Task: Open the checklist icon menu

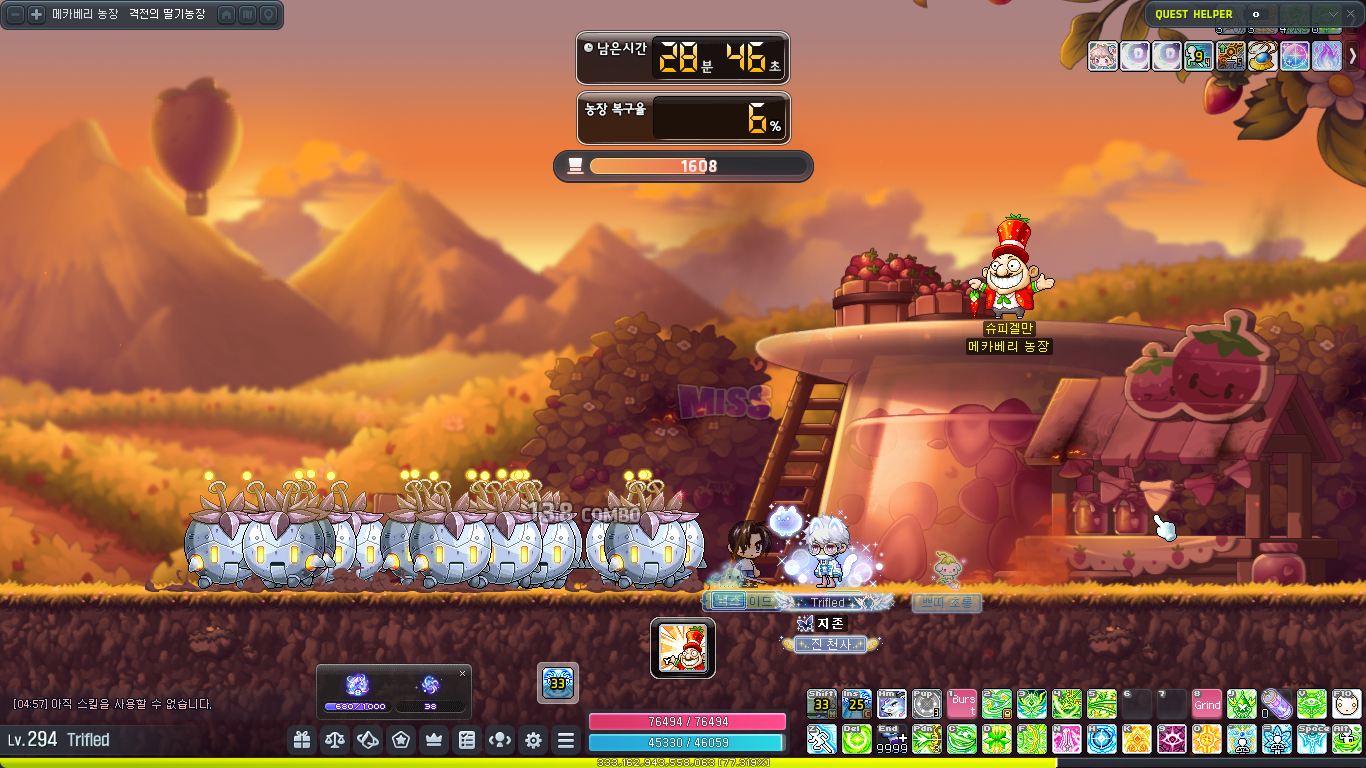Action: tap(467, 740)
